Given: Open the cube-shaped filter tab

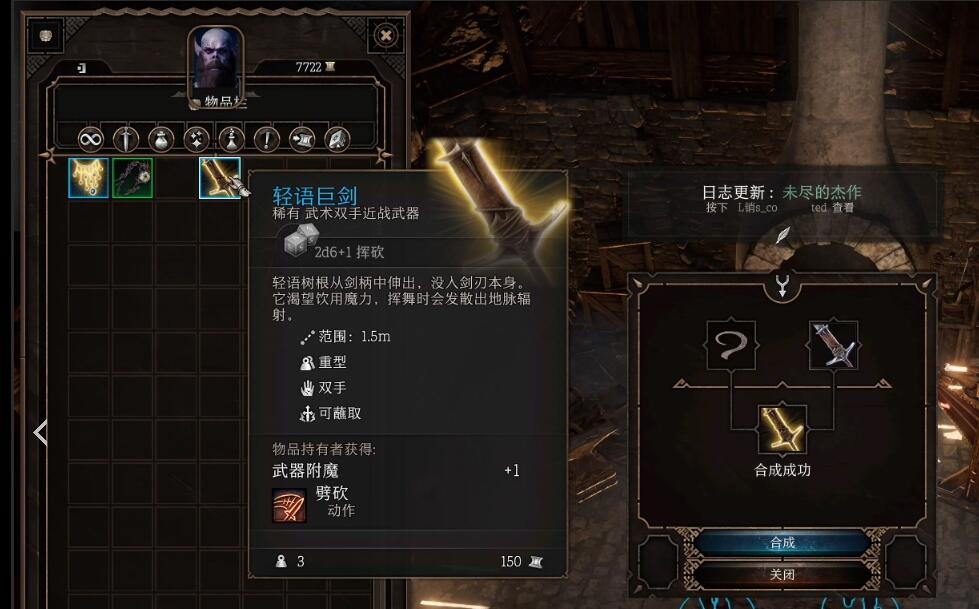Looking at the screenshot, I should pos(336,138).
